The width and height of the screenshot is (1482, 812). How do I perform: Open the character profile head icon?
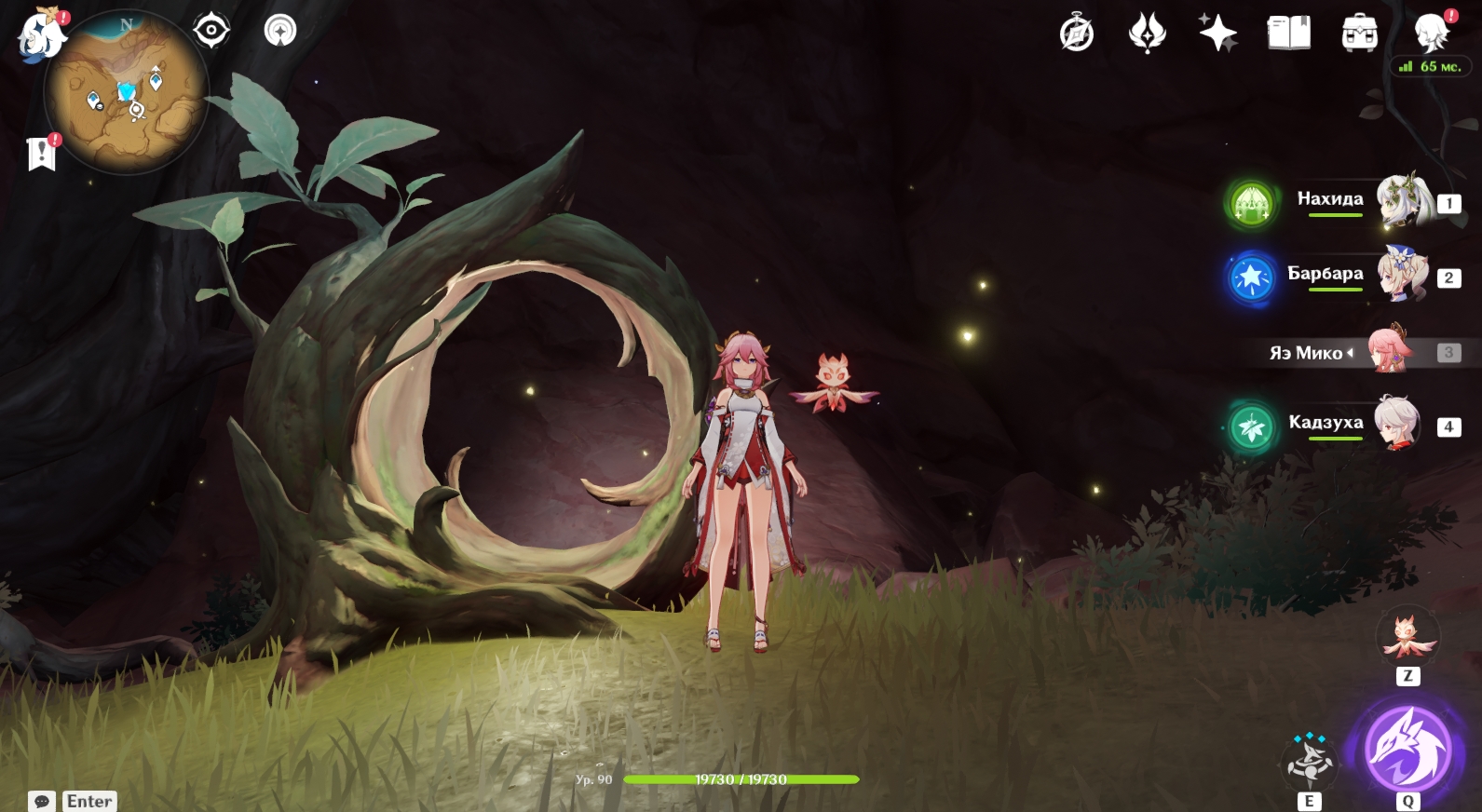pyautogui.click(x=1430, y=34)
